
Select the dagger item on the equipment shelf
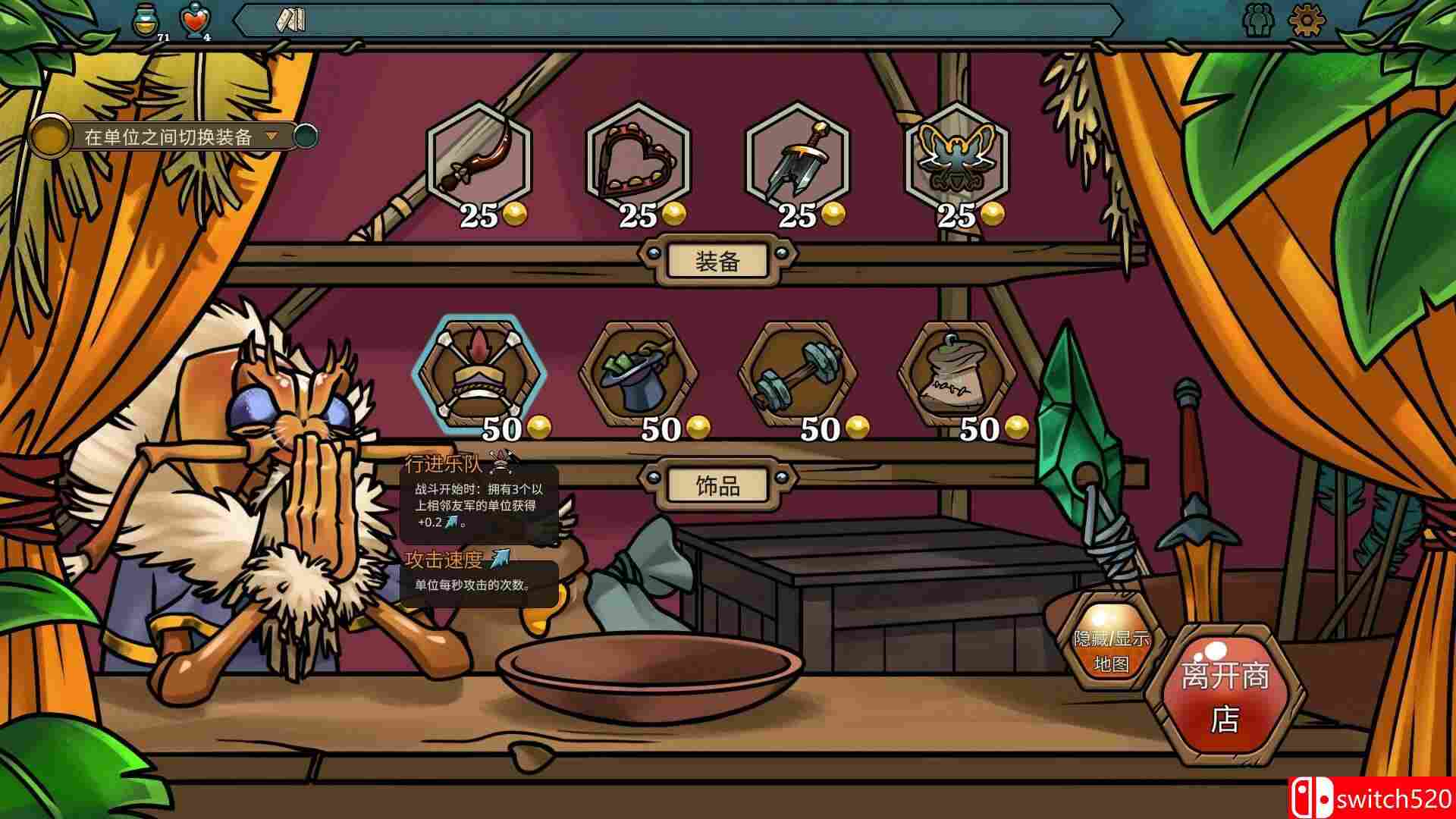800,159
